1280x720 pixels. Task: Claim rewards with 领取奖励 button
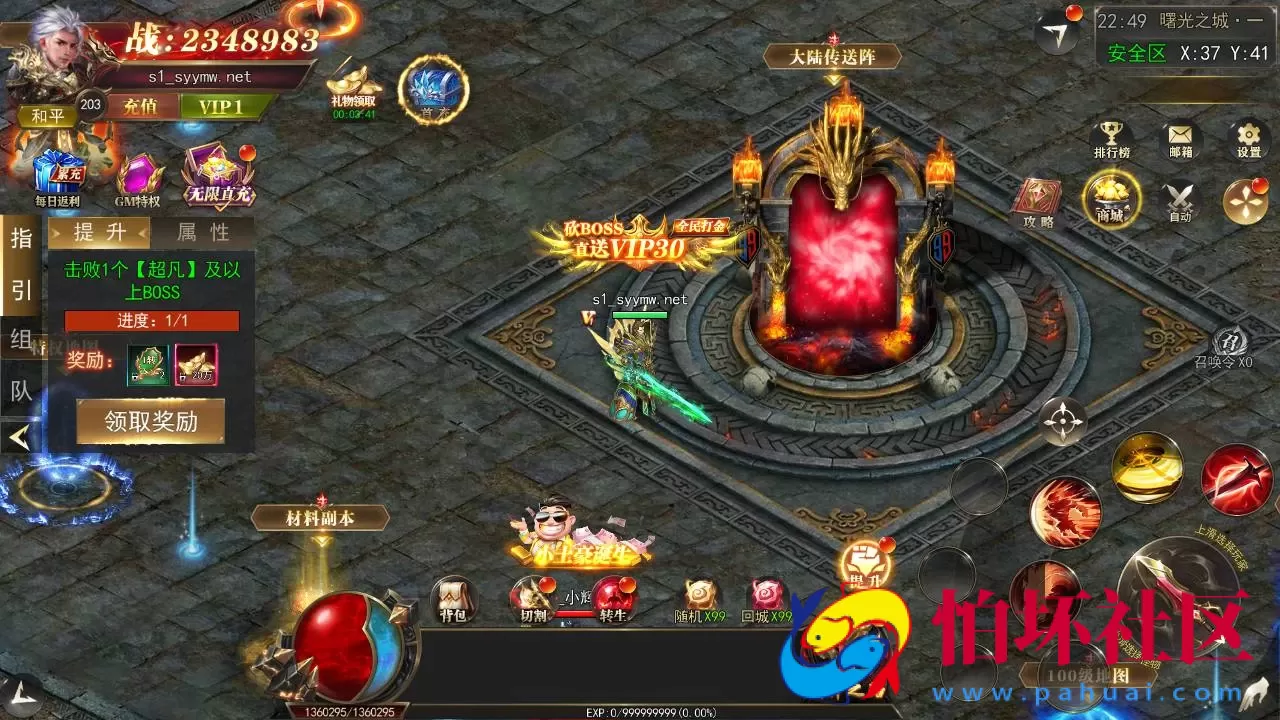coord(149,421)
